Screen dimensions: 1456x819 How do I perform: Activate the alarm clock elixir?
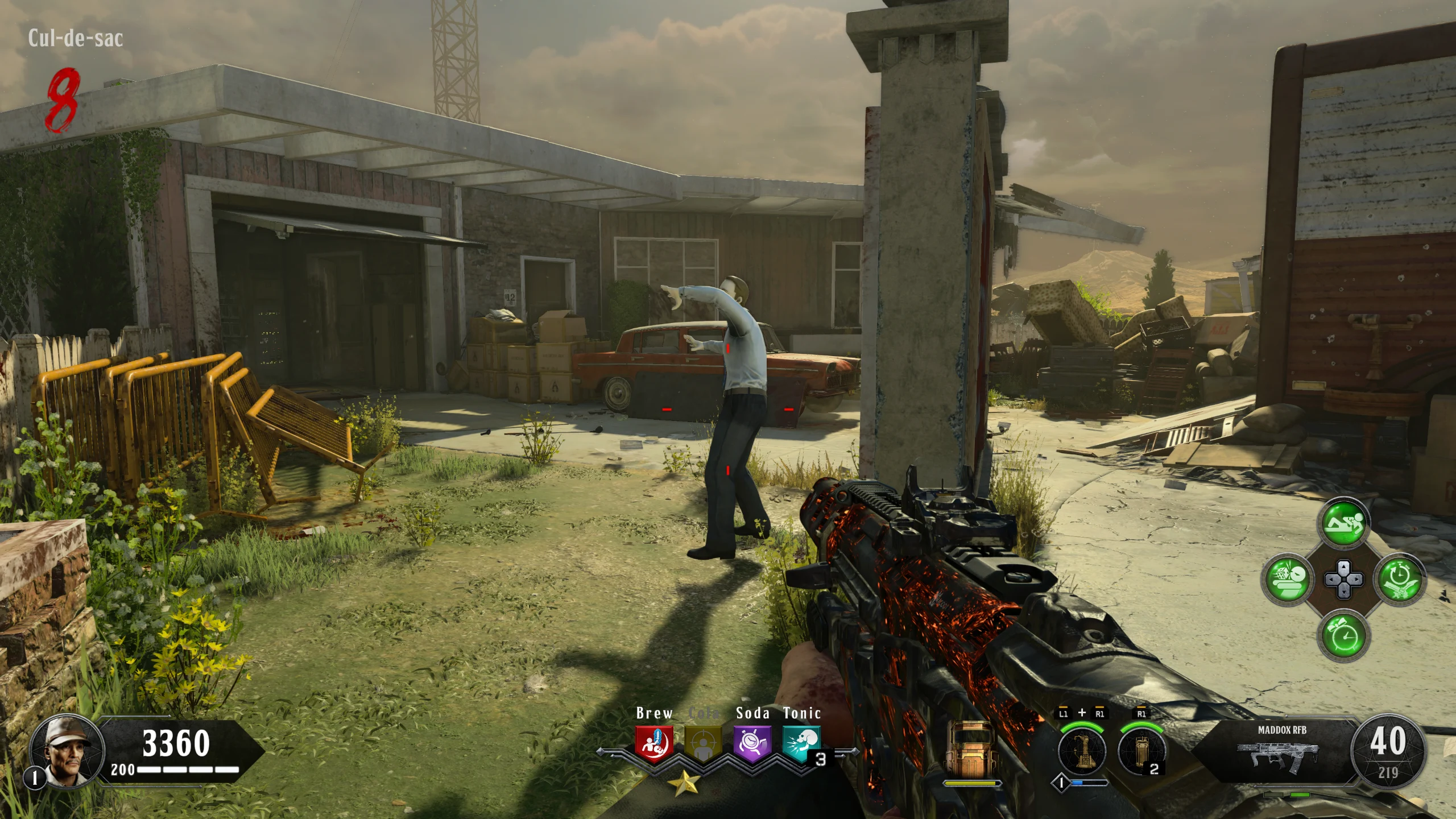pos(1343,635)
